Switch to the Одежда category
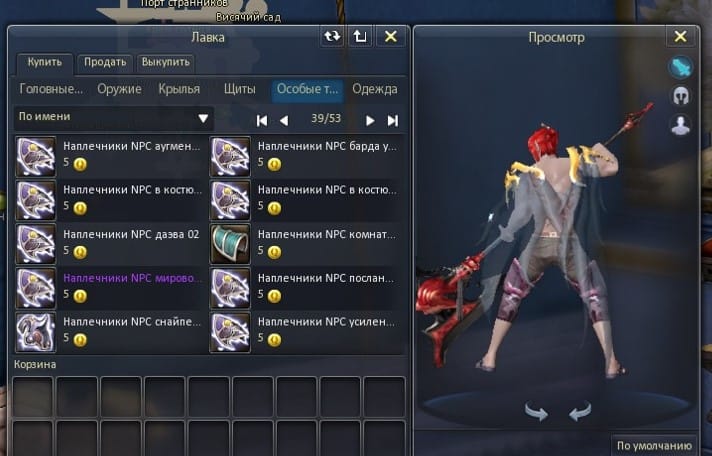 click(x=375, y=89)
